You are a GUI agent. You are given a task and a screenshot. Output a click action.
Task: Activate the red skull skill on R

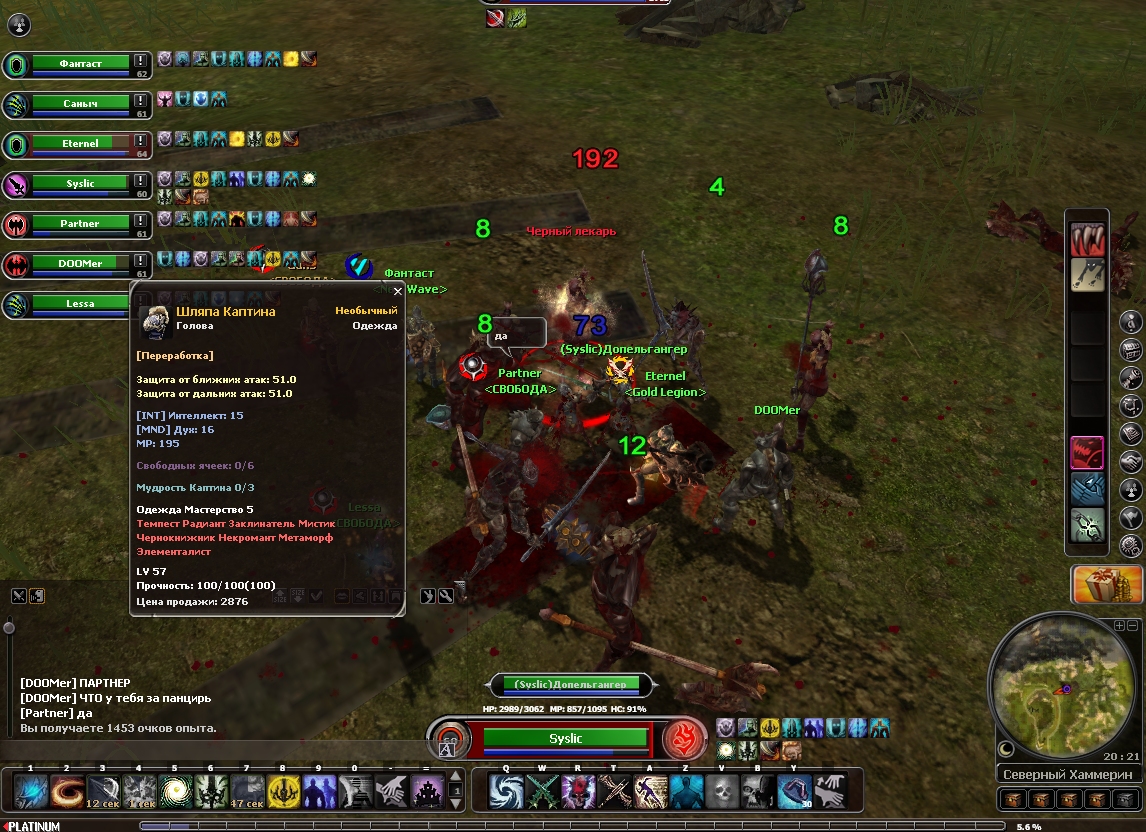pos(577,792)
